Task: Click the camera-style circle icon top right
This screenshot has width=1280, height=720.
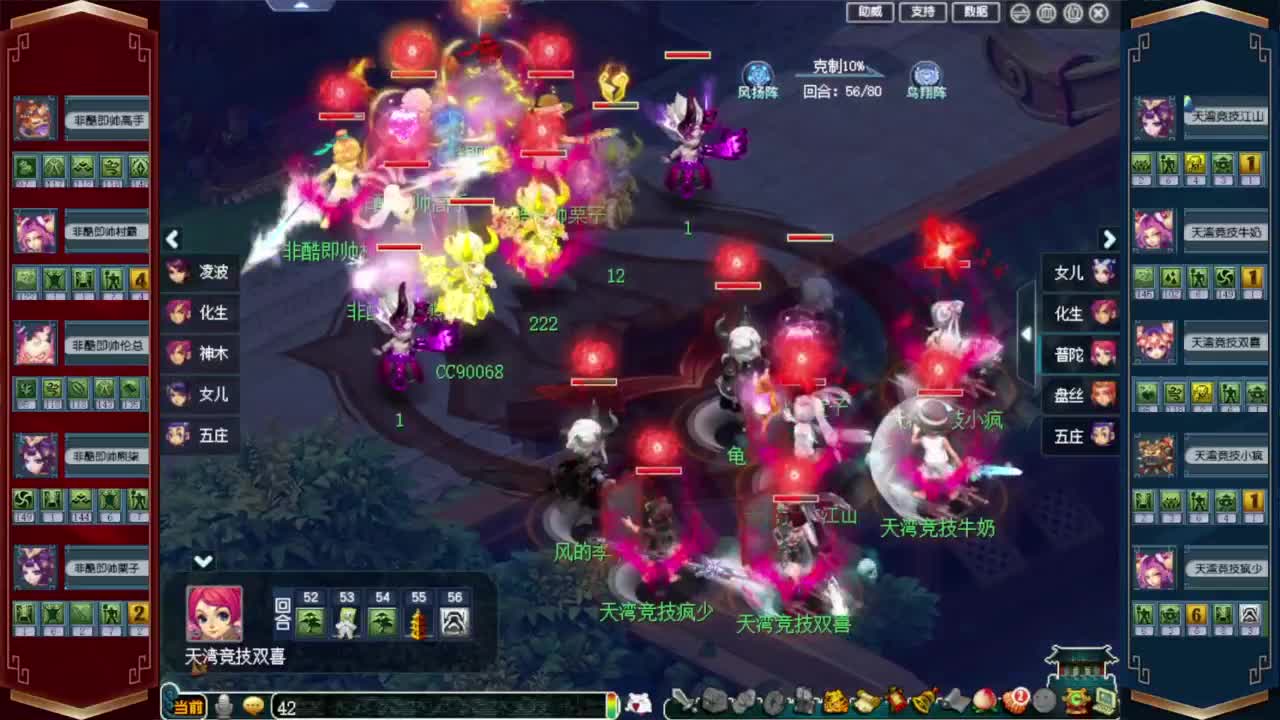Action: [x=1019, y=13]
